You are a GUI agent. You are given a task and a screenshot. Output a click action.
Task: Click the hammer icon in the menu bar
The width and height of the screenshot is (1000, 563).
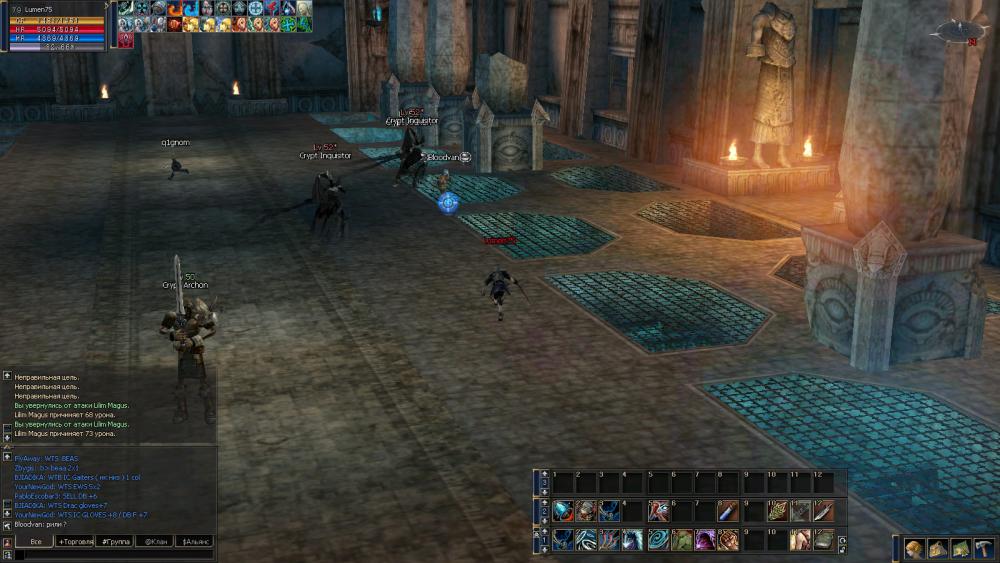[x=983, y=548]
